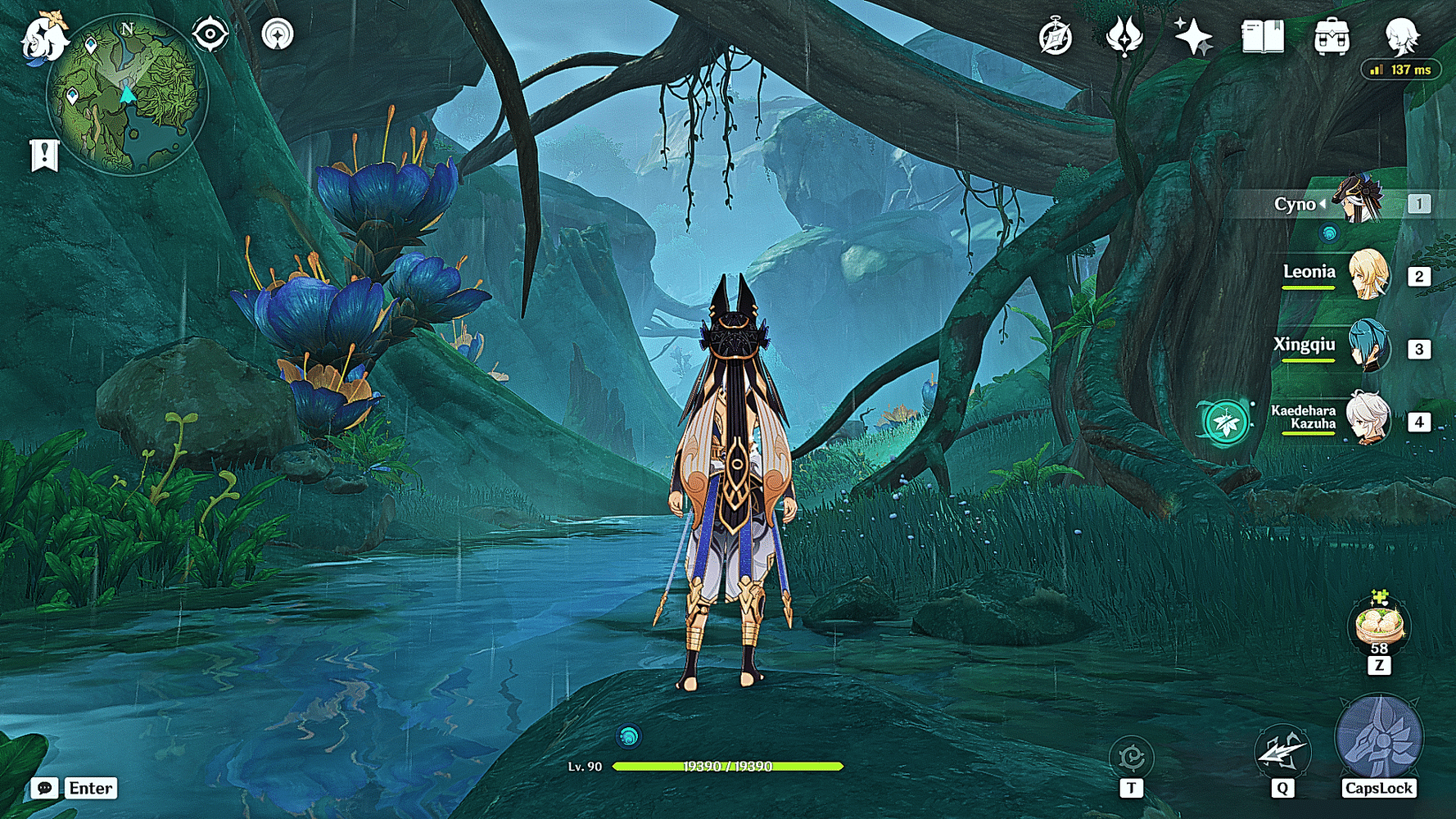Open the chat box speech bubble

tap(44, 788)
